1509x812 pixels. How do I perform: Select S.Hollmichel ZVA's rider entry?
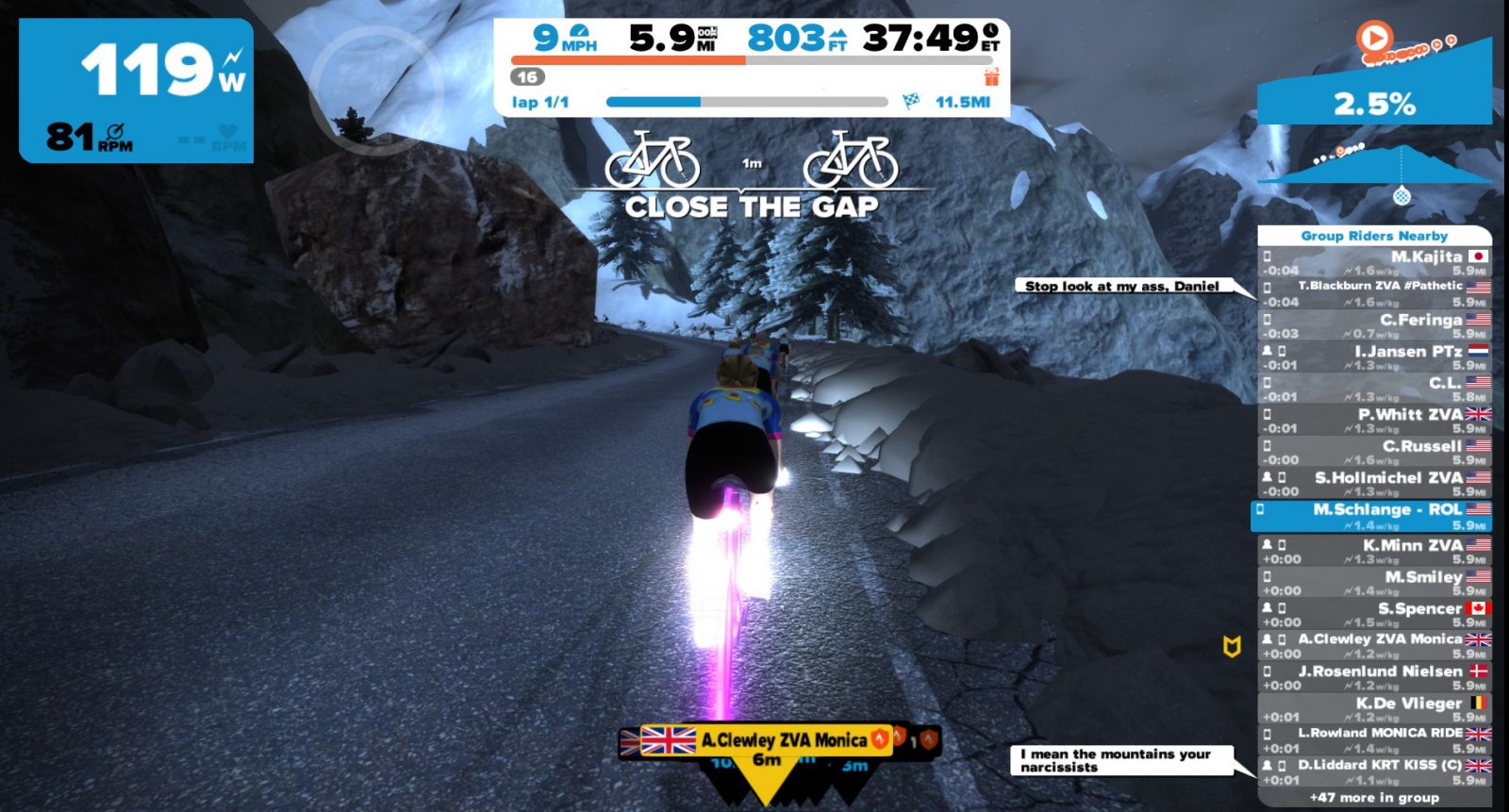coord(1374,484)
